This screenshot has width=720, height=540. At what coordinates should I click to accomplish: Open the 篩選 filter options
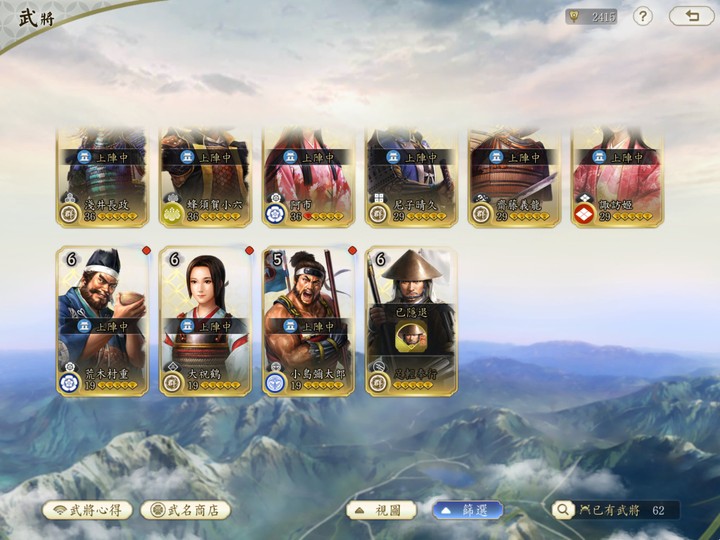point(468,510)
